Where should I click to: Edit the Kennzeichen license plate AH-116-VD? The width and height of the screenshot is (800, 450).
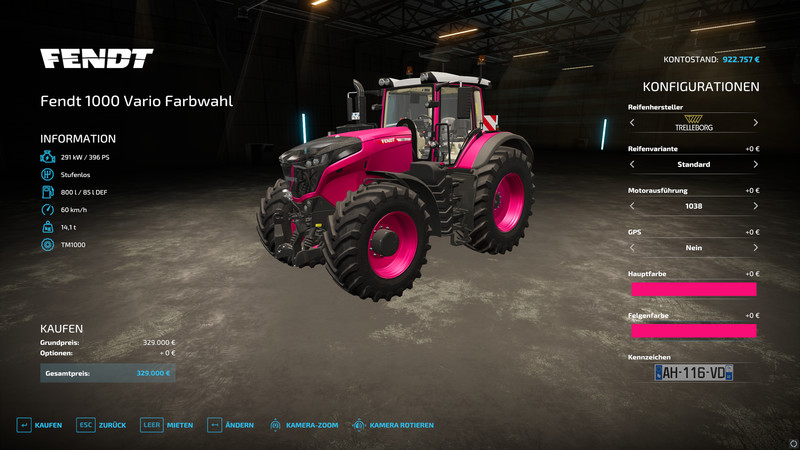point(693,372)
